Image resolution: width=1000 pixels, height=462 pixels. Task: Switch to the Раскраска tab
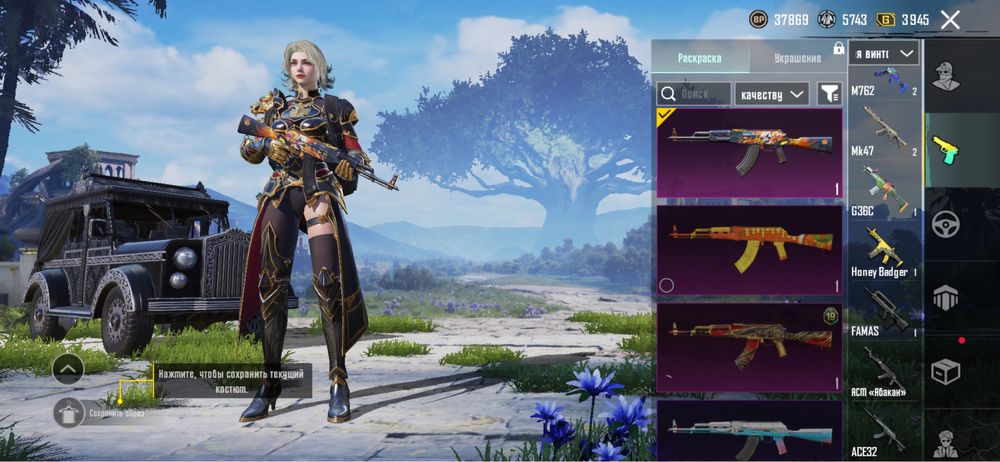pyautogui.click(x=699, y=58)
